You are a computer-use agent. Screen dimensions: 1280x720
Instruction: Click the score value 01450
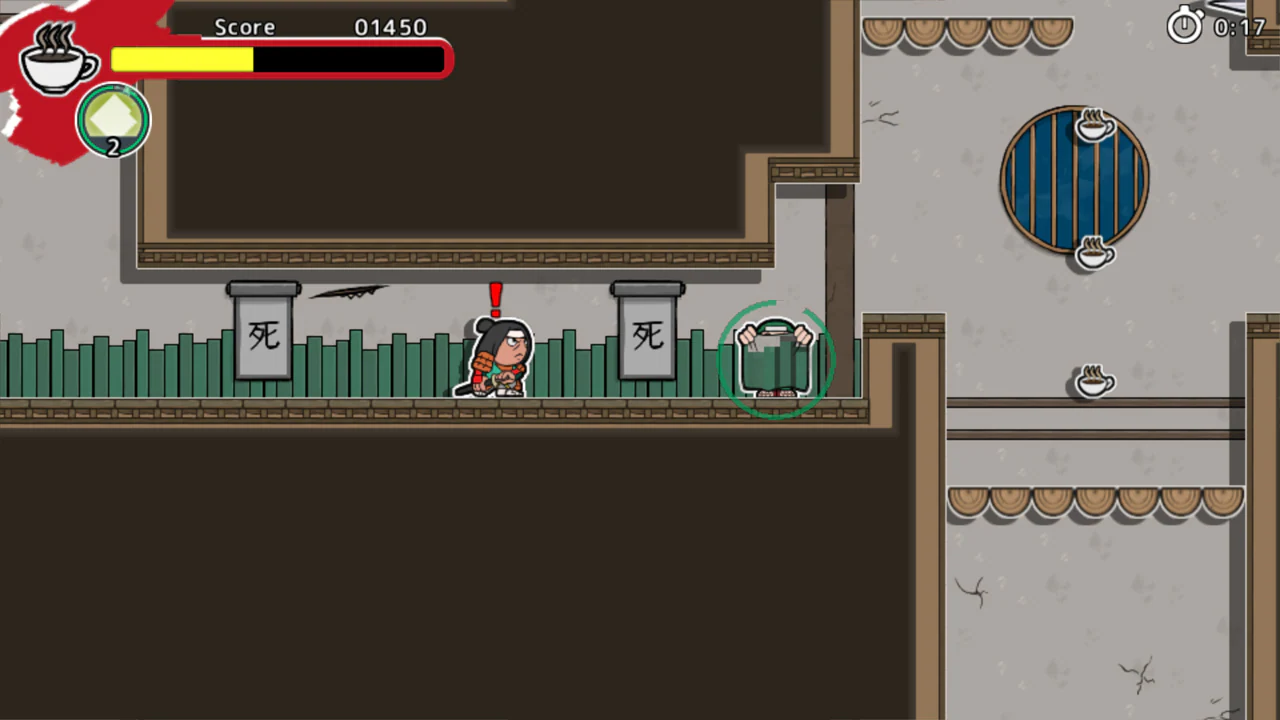[390, 27]
